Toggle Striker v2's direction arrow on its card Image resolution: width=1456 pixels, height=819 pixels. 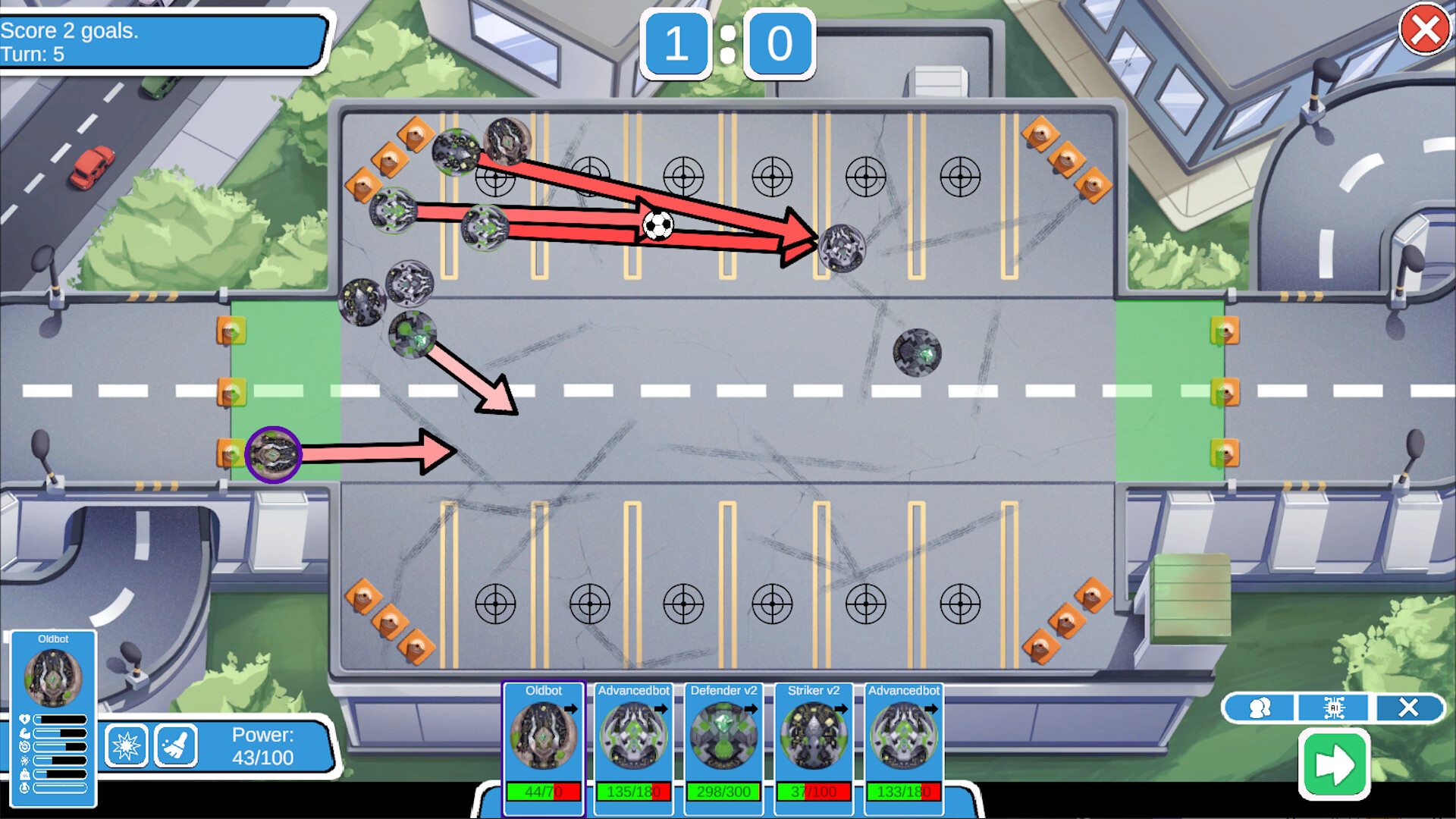pyautogui.click(x=842, y=709)
